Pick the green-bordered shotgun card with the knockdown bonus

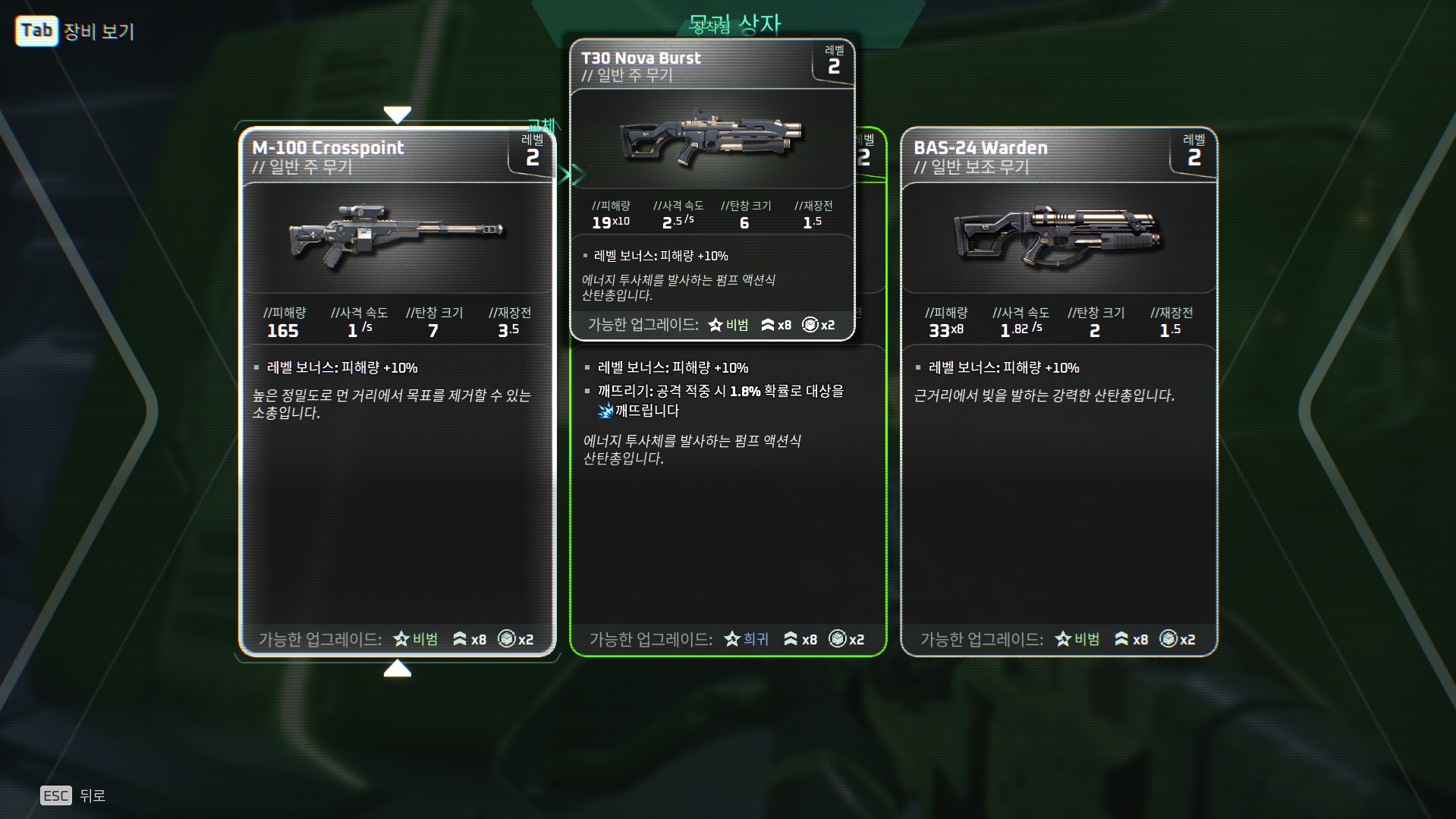pyautogui.click(x=728, y=516)
